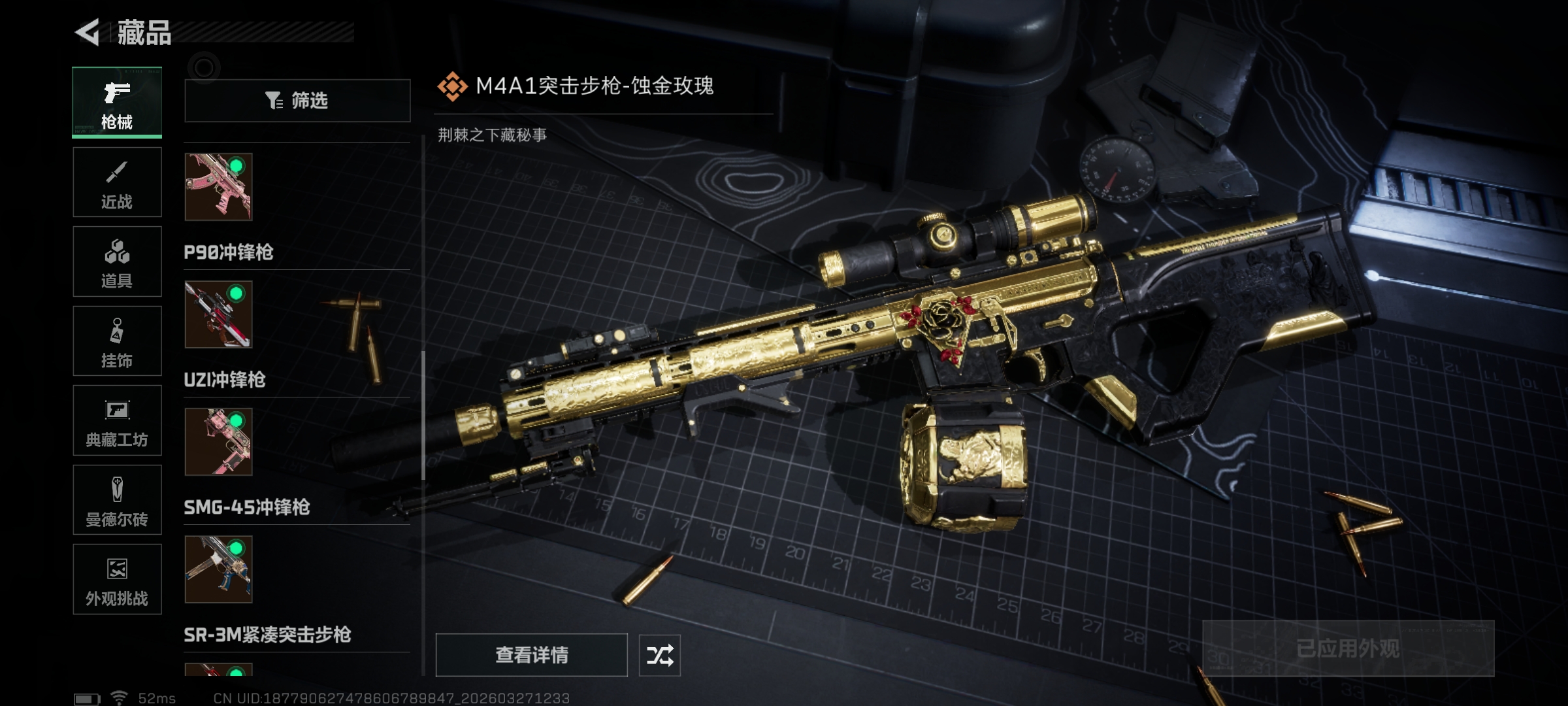
Task: Pick the pink SMG-45 skin thumbnail
Action: coord(218,442)
